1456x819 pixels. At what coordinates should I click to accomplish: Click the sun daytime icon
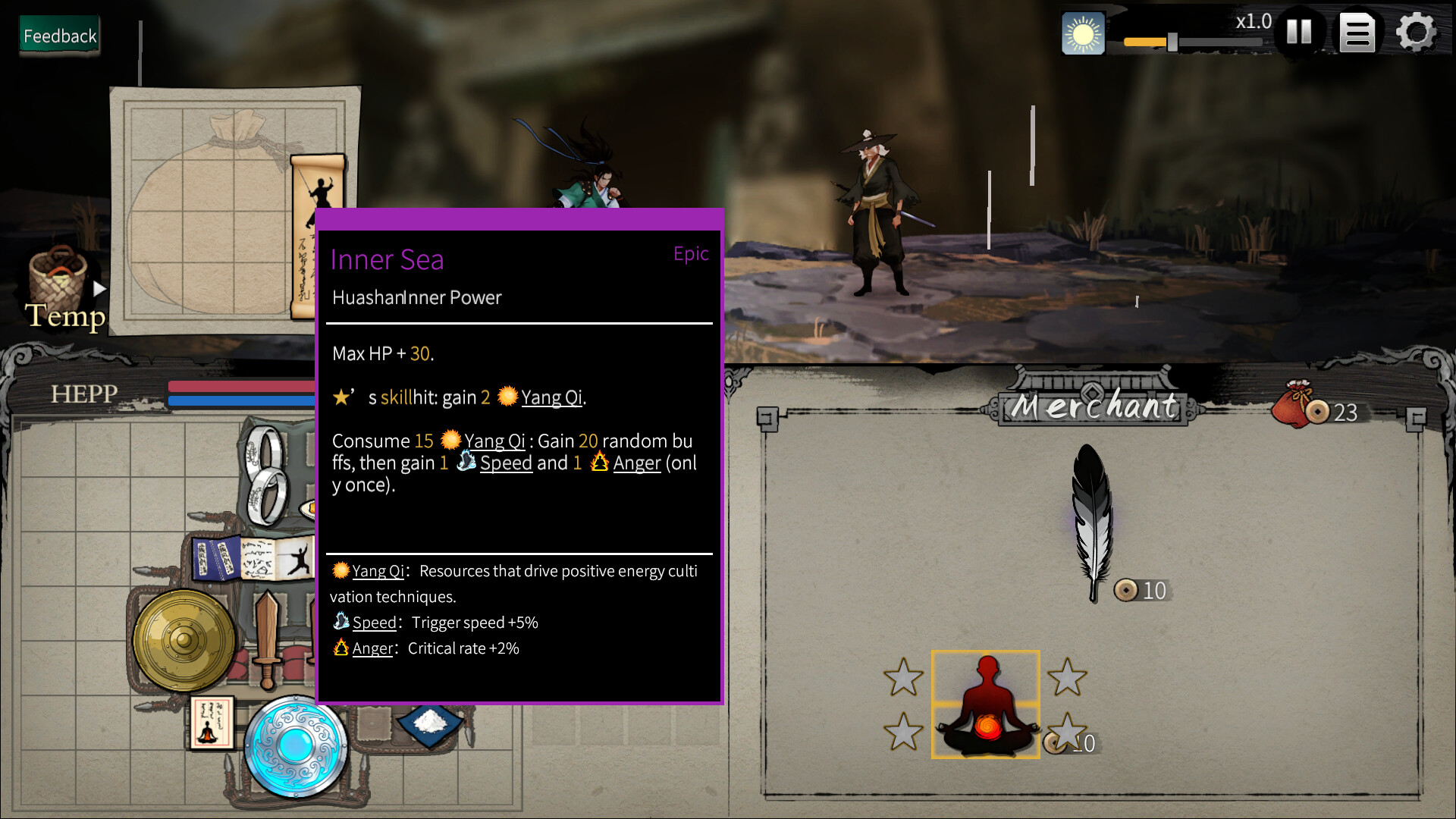1083,34
